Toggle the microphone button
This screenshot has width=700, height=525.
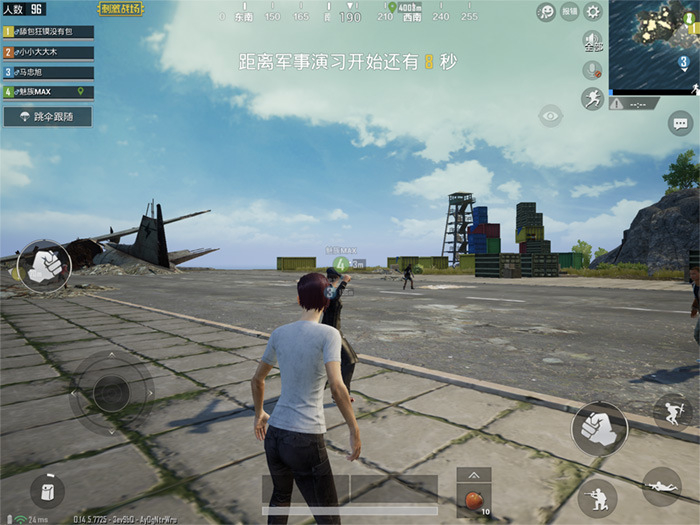pos(592,70)
